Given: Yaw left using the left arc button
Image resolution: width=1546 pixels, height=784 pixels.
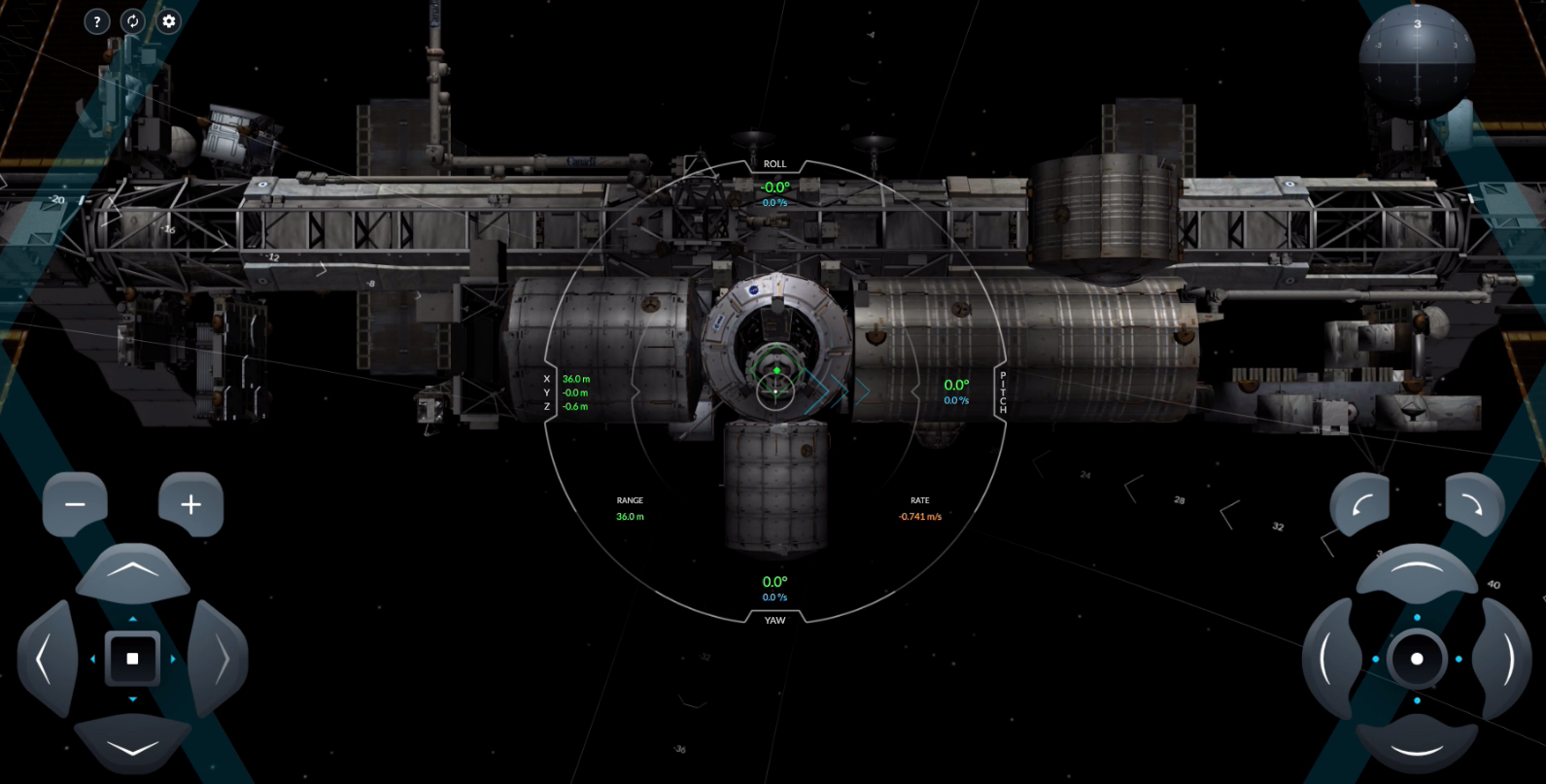Looking at the screenshot, I should [1329, 659].
